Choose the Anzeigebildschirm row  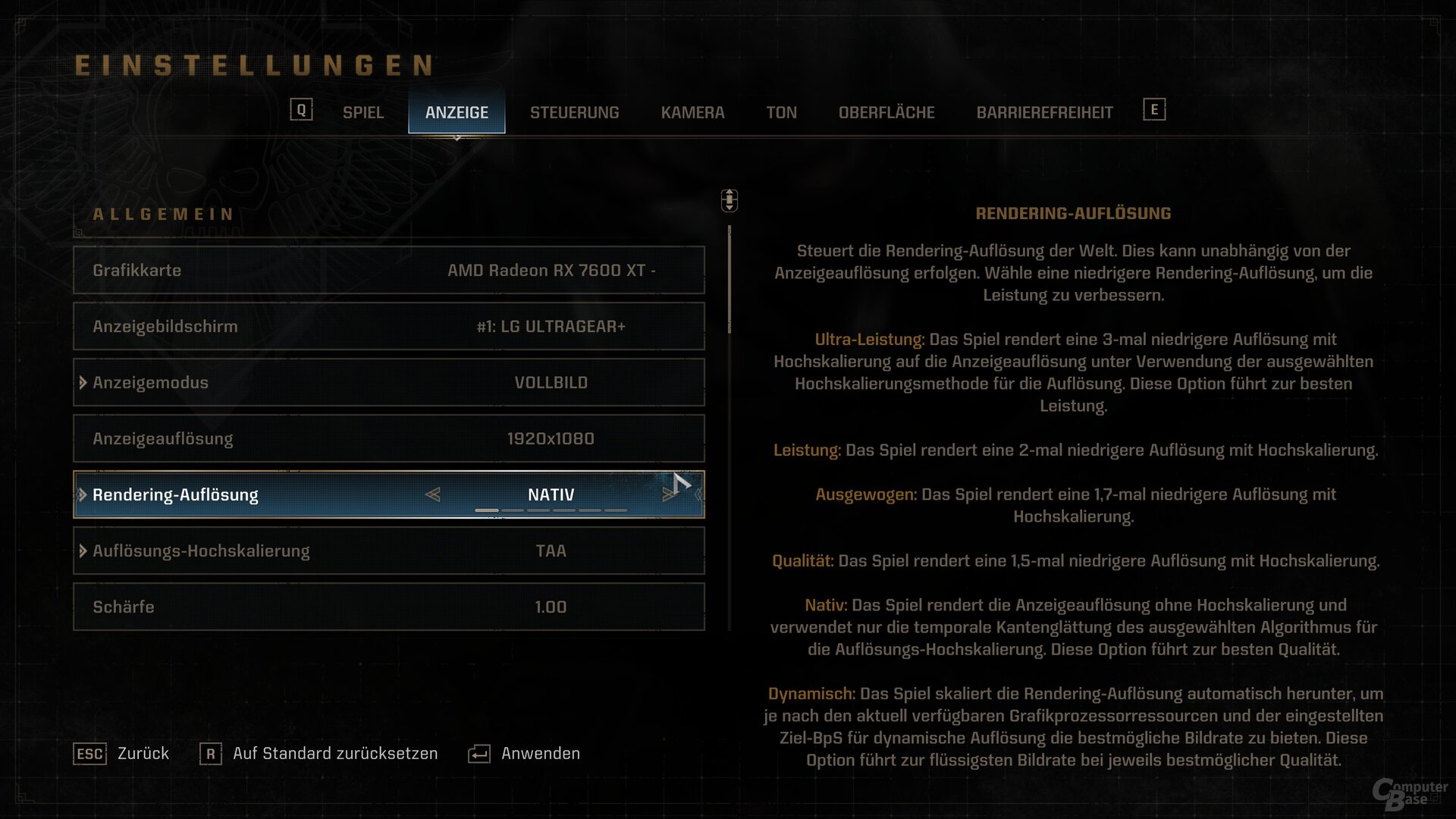[x=388, y=326]
